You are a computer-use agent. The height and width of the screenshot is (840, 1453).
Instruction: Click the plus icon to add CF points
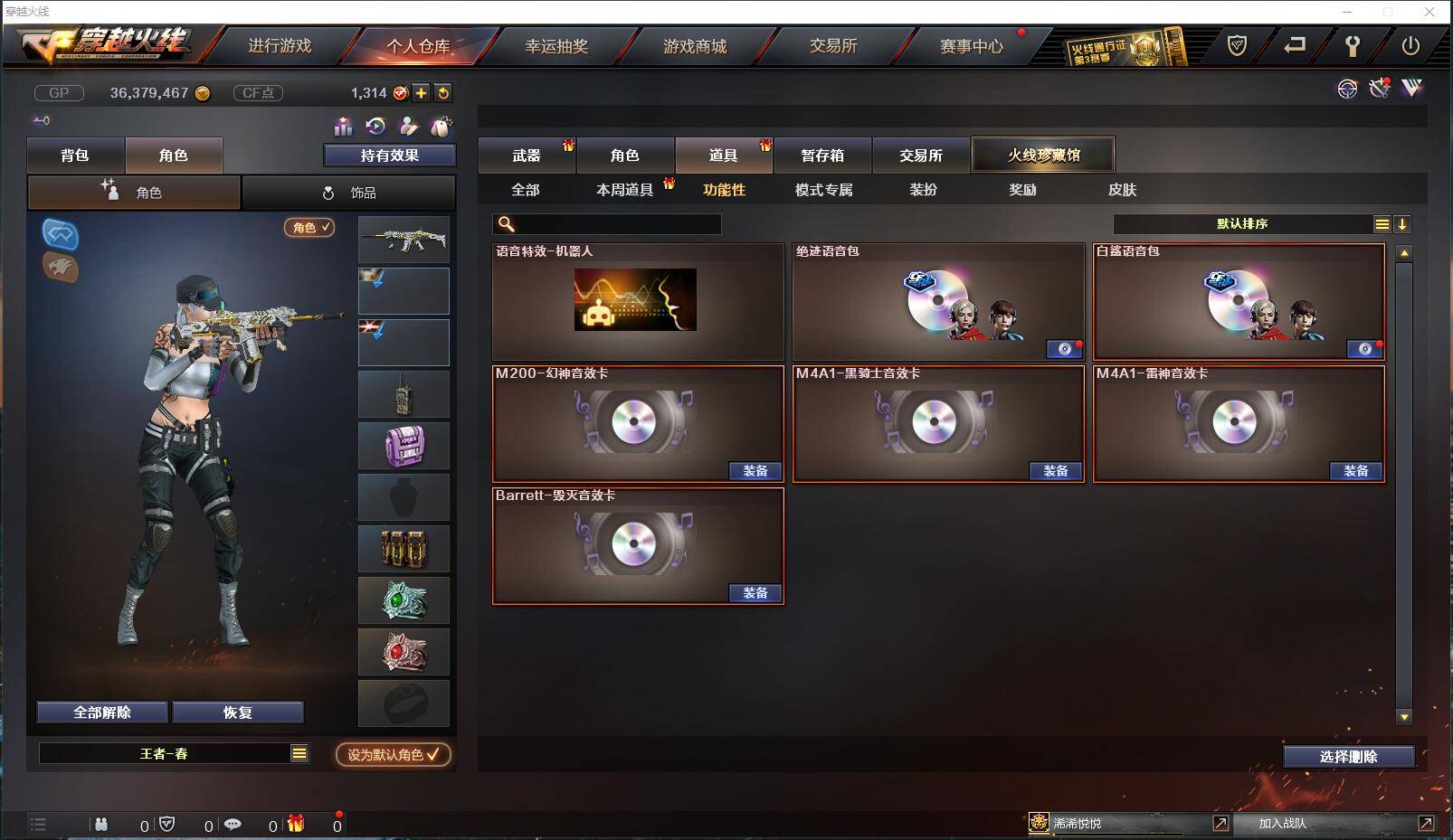(x=422, y=92)
